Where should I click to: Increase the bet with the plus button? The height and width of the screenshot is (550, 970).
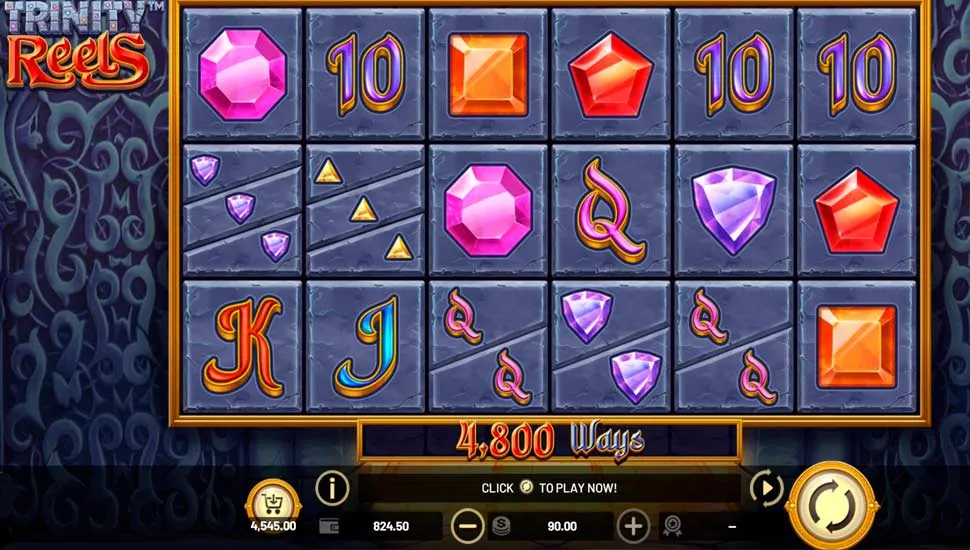pos(633,525)
